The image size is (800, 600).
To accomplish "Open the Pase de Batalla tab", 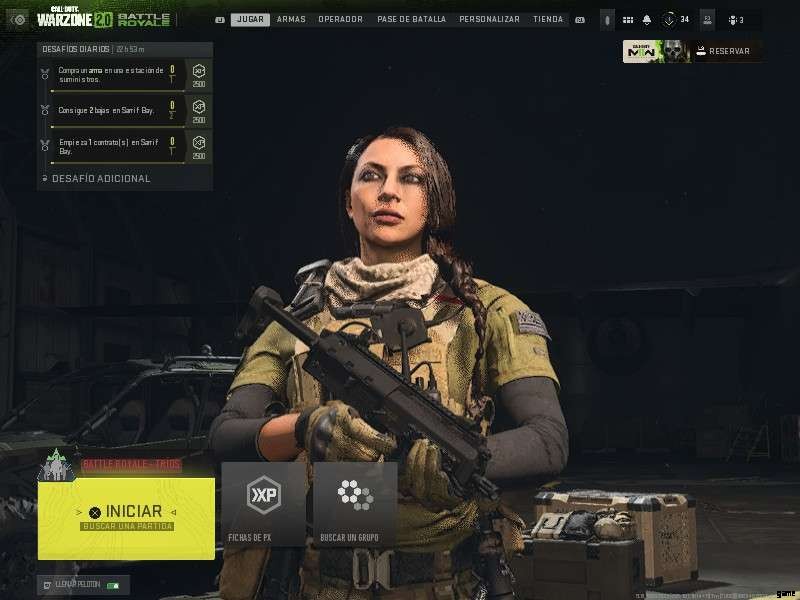I will [413, 19].
